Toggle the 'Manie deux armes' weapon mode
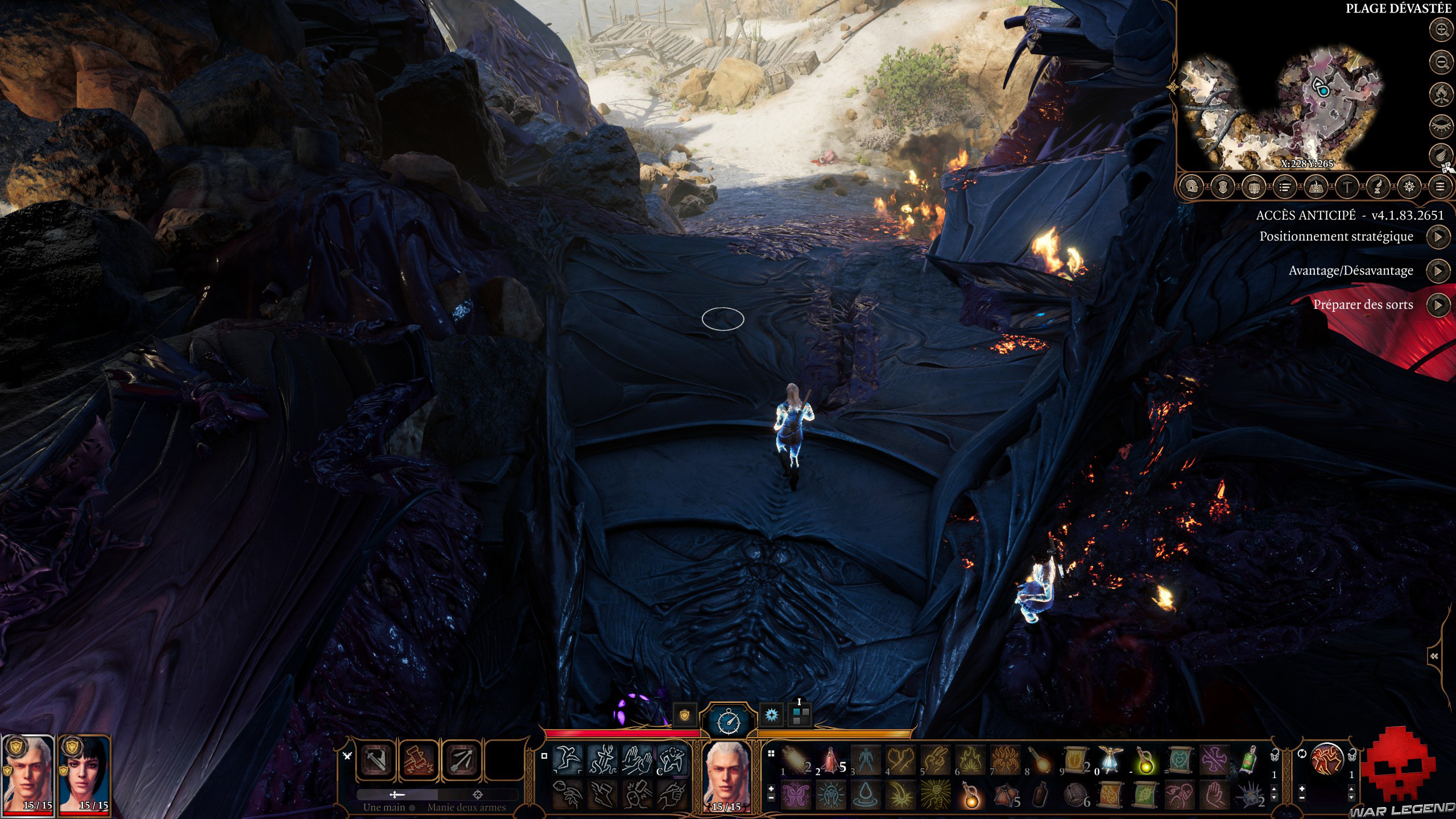 [x=478, y=795]
